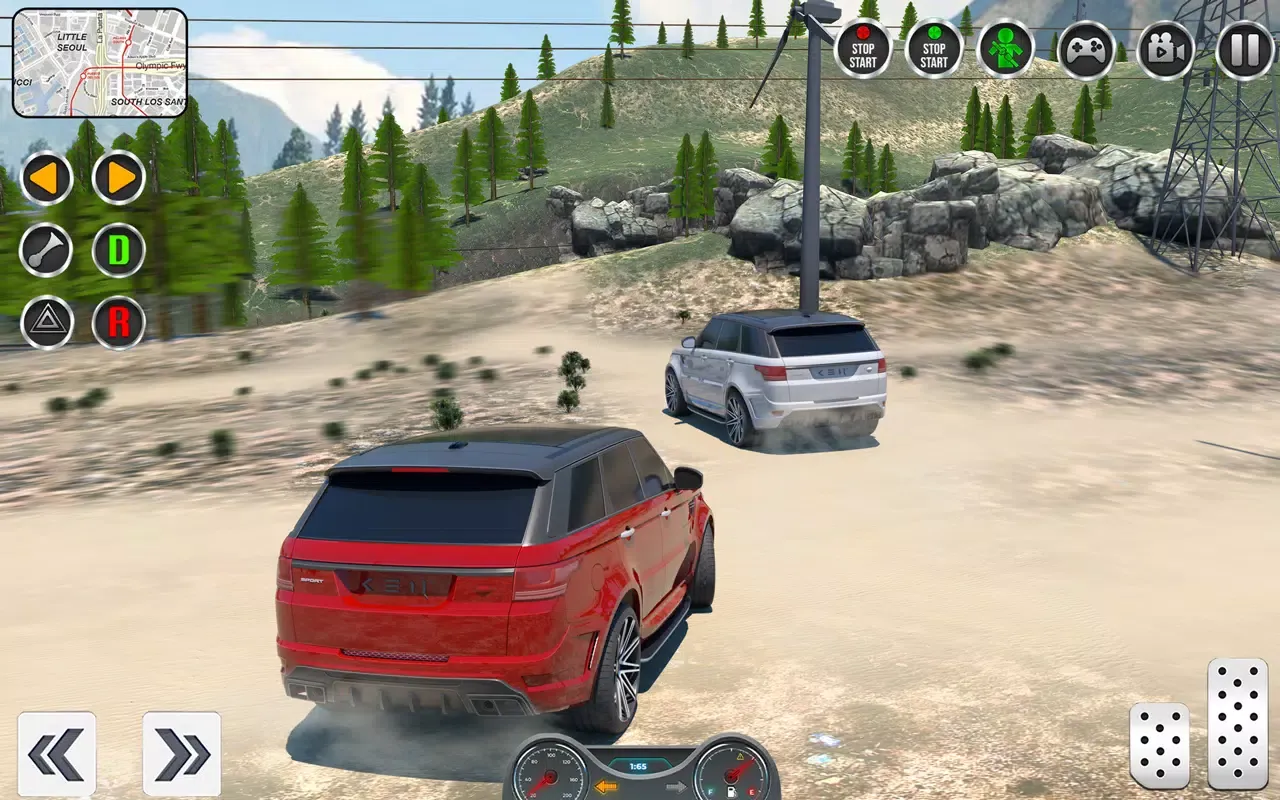Engage Reverse with the R button
The height and width of the screenshot is (800, 1280).
(118, 323)
